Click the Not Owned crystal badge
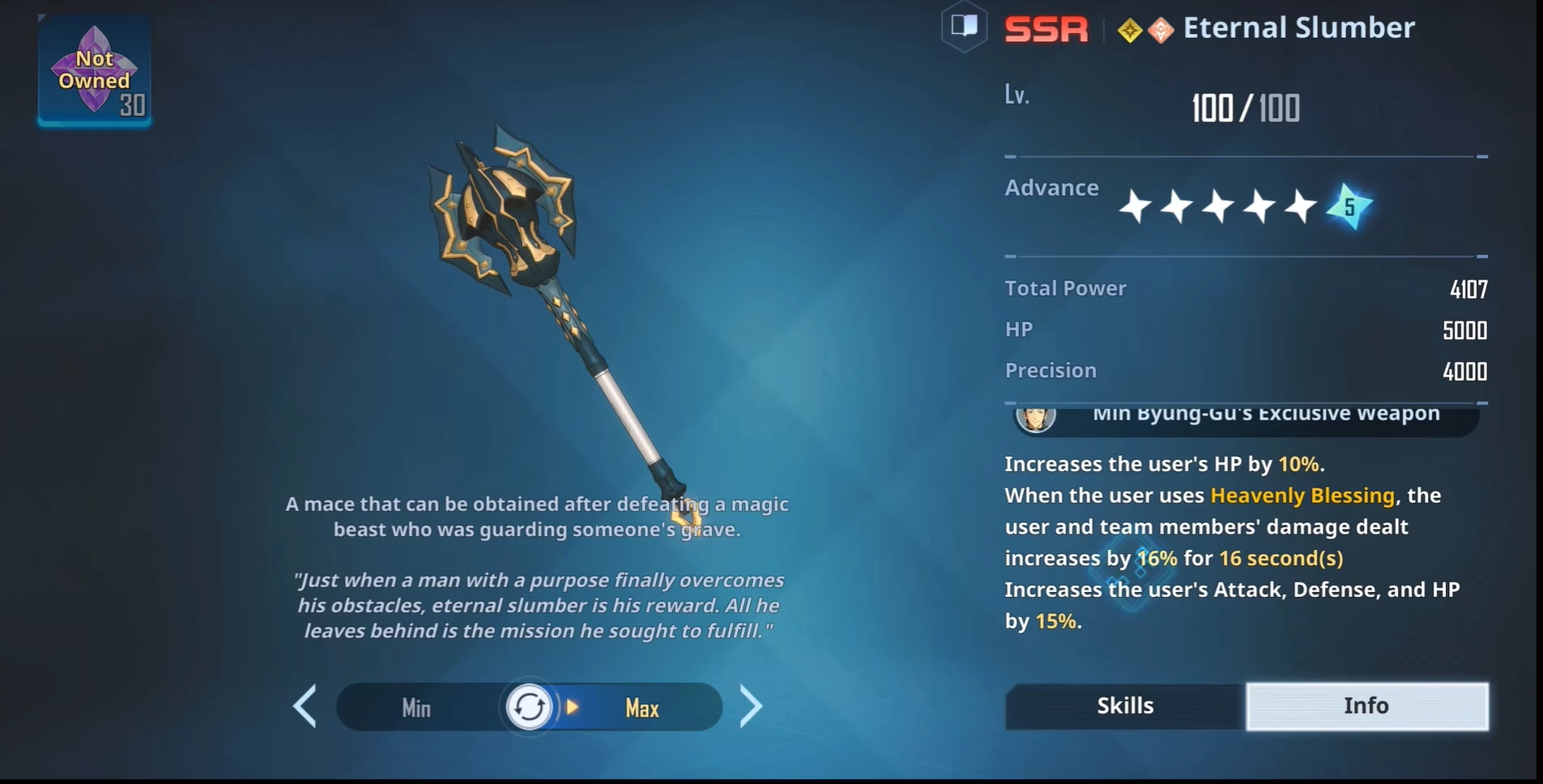 (94, 71)
